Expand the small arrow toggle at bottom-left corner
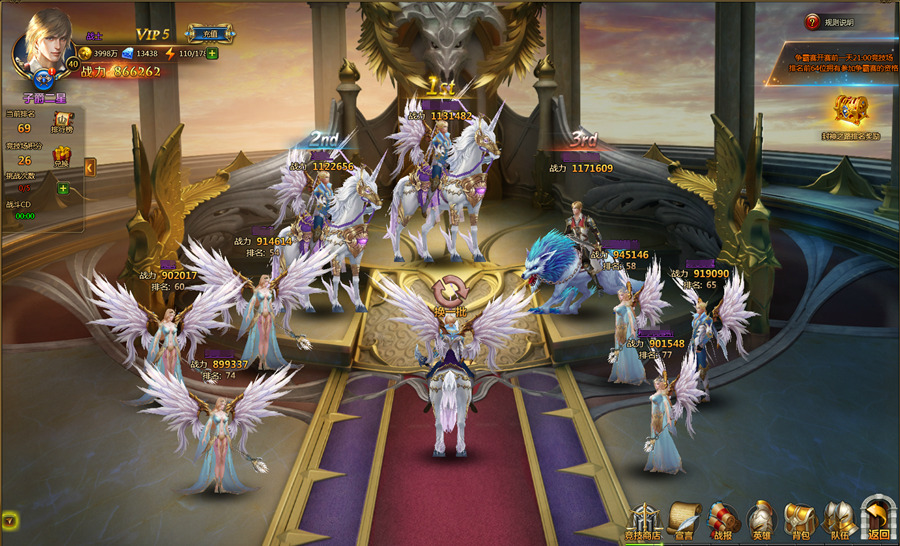 coord(10,520)
